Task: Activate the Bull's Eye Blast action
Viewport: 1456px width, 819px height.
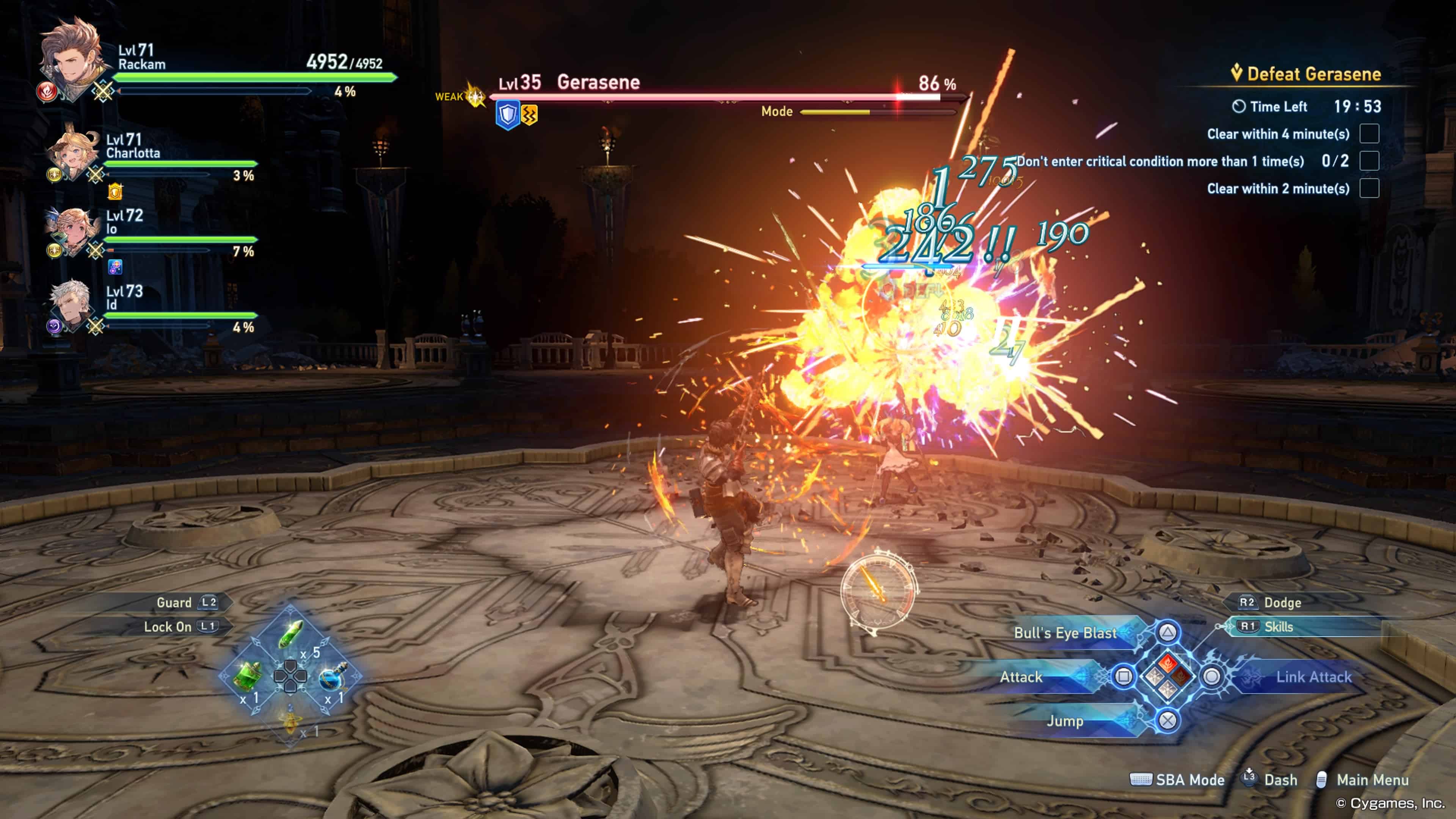Action: click(x=1065, y=632)
